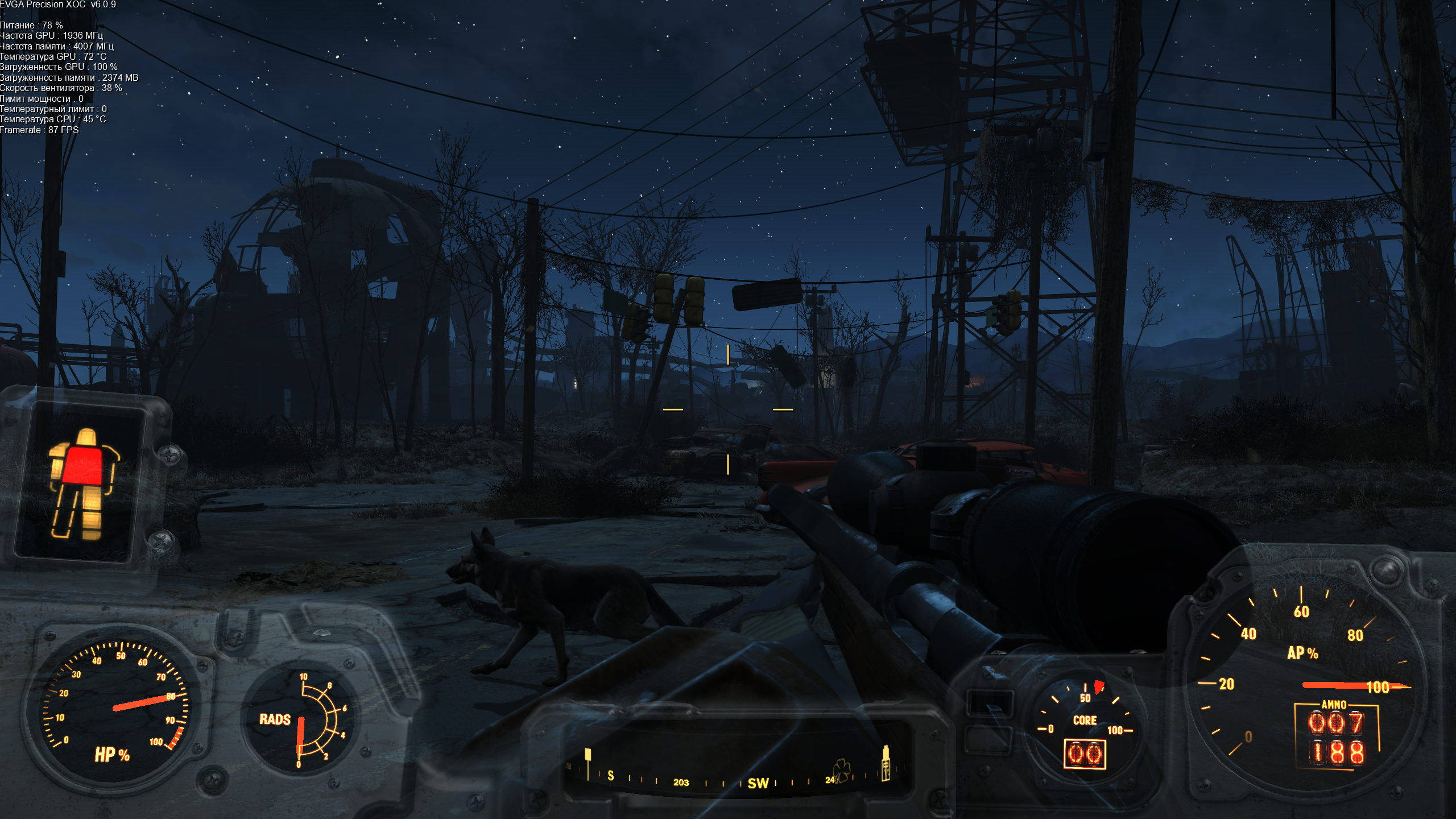Viewport: 1456px width, 819px height.
Task: Click the power armor condition figure
Action: [x=82, y=483]
